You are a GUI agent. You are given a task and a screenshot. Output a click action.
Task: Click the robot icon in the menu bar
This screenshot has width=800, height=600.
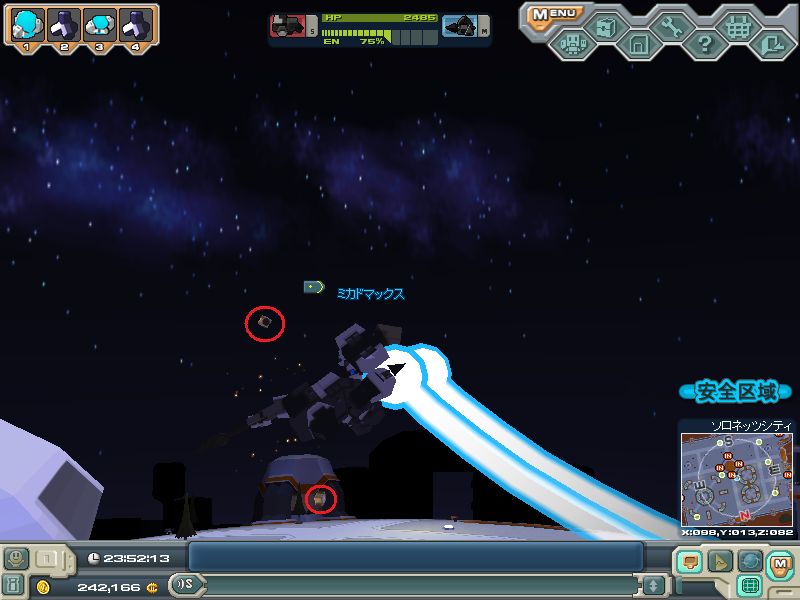click(572, 44)
